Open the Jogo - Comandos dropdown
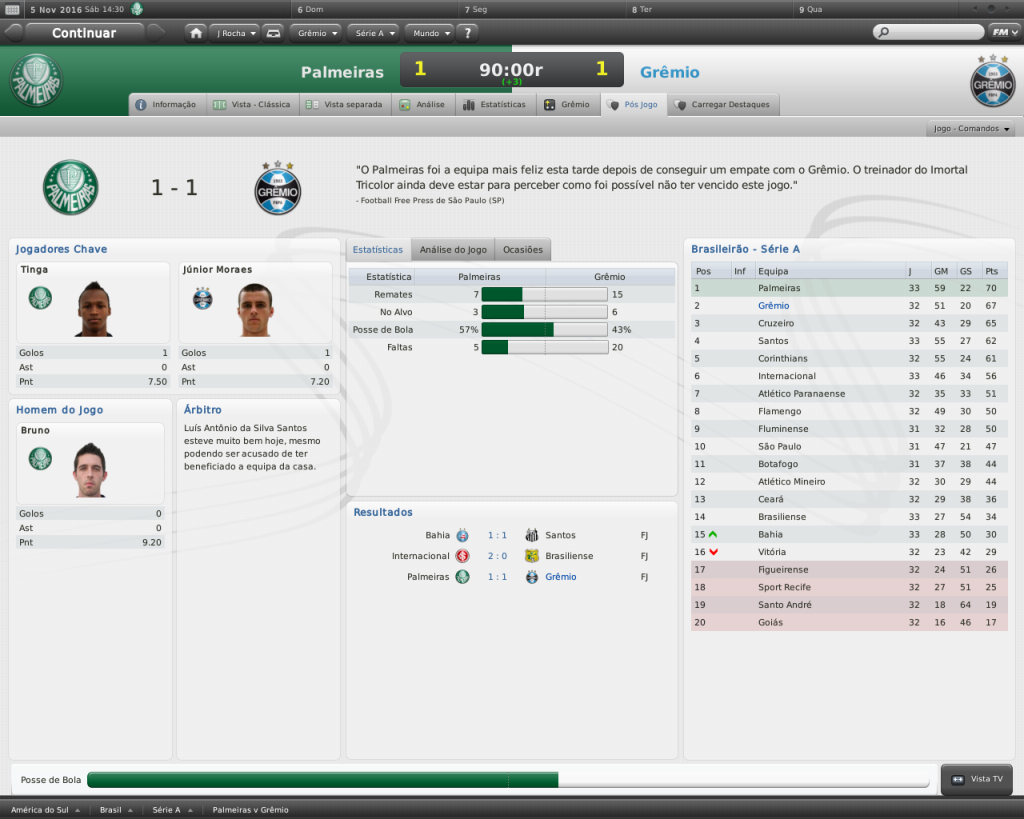The image size is (1024, 819). (x=972, y=129)
